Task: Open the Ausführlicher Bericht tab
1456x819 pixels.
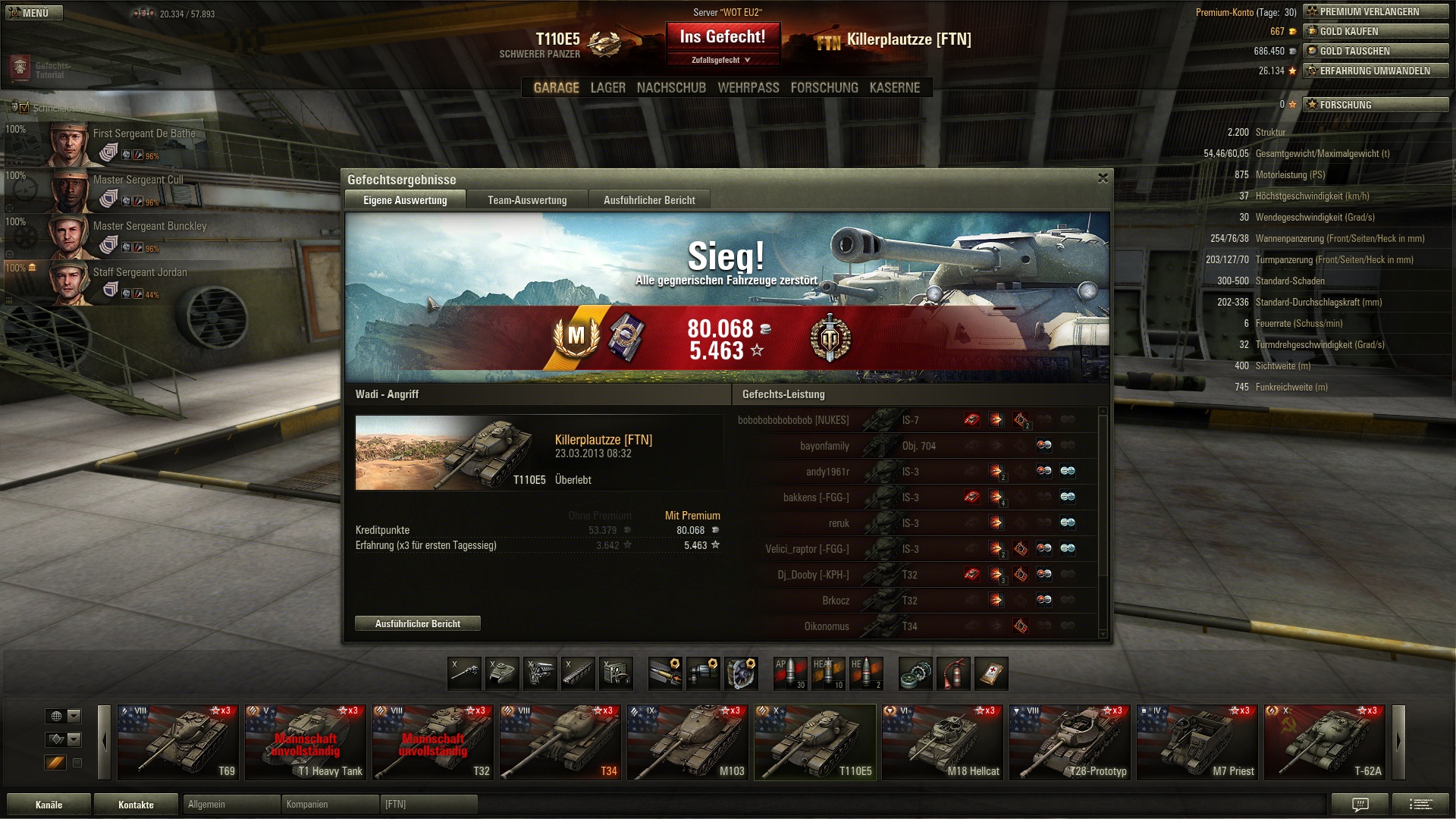Action: pos(649,200)
